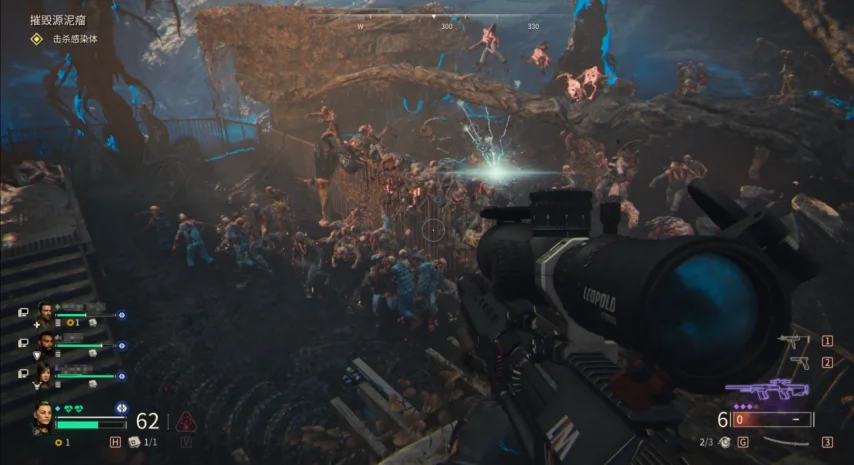Select the submachine gun weapon icon
Viewport: 854px width, 465px height.
point(794,341)
